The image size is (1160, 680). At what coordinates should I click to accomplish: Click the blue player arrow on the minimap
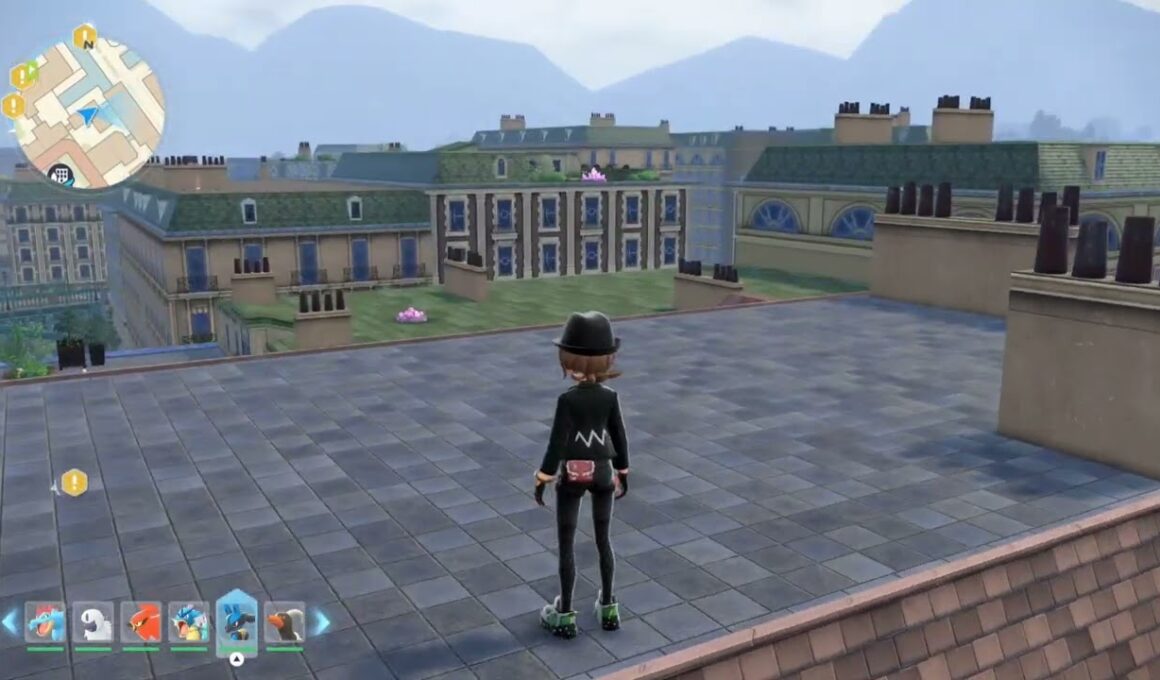click(88, 116)
